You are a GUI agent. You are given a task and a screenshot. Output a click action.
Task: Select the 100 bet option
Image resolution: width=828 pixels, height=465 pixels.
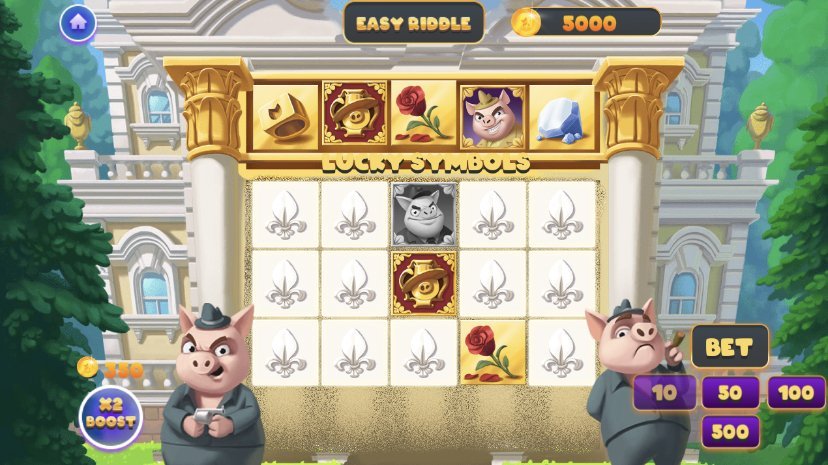(x=796, y=392)
